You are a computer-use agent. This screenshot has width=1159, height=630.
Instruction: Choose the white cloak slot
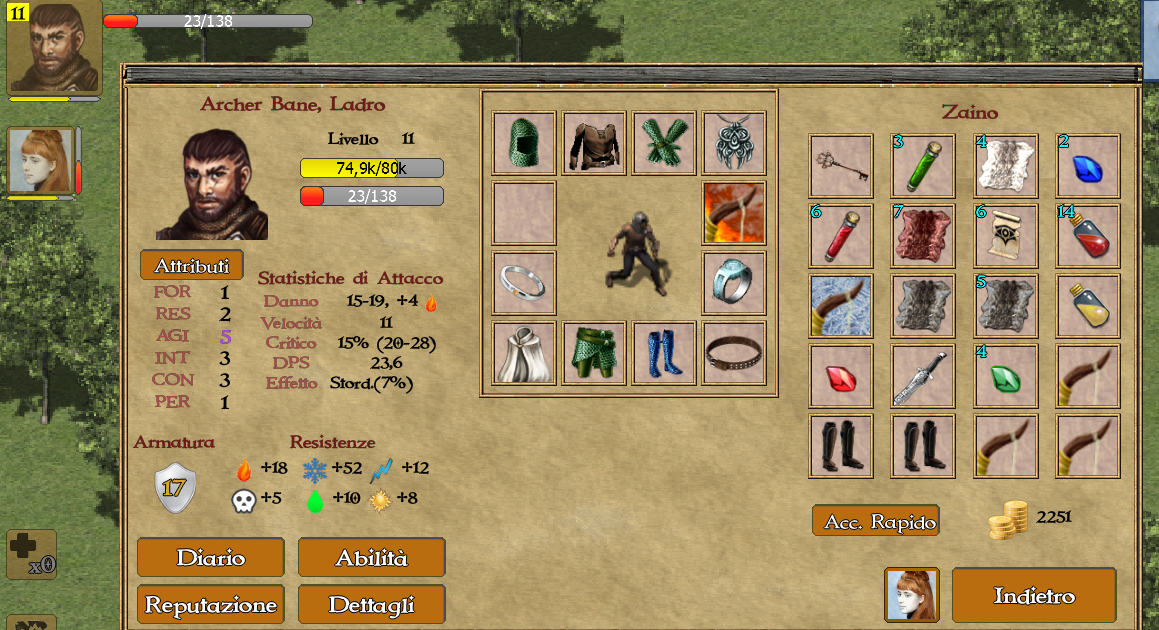[x=524, y=353]
